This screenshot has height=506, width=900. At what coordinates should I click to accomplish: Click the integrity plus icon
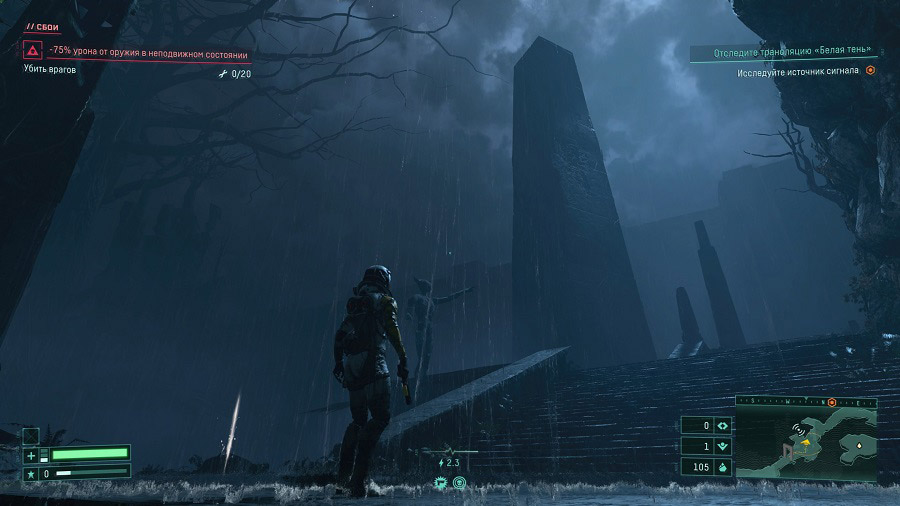pyautogui.click(x=31, y=455)
